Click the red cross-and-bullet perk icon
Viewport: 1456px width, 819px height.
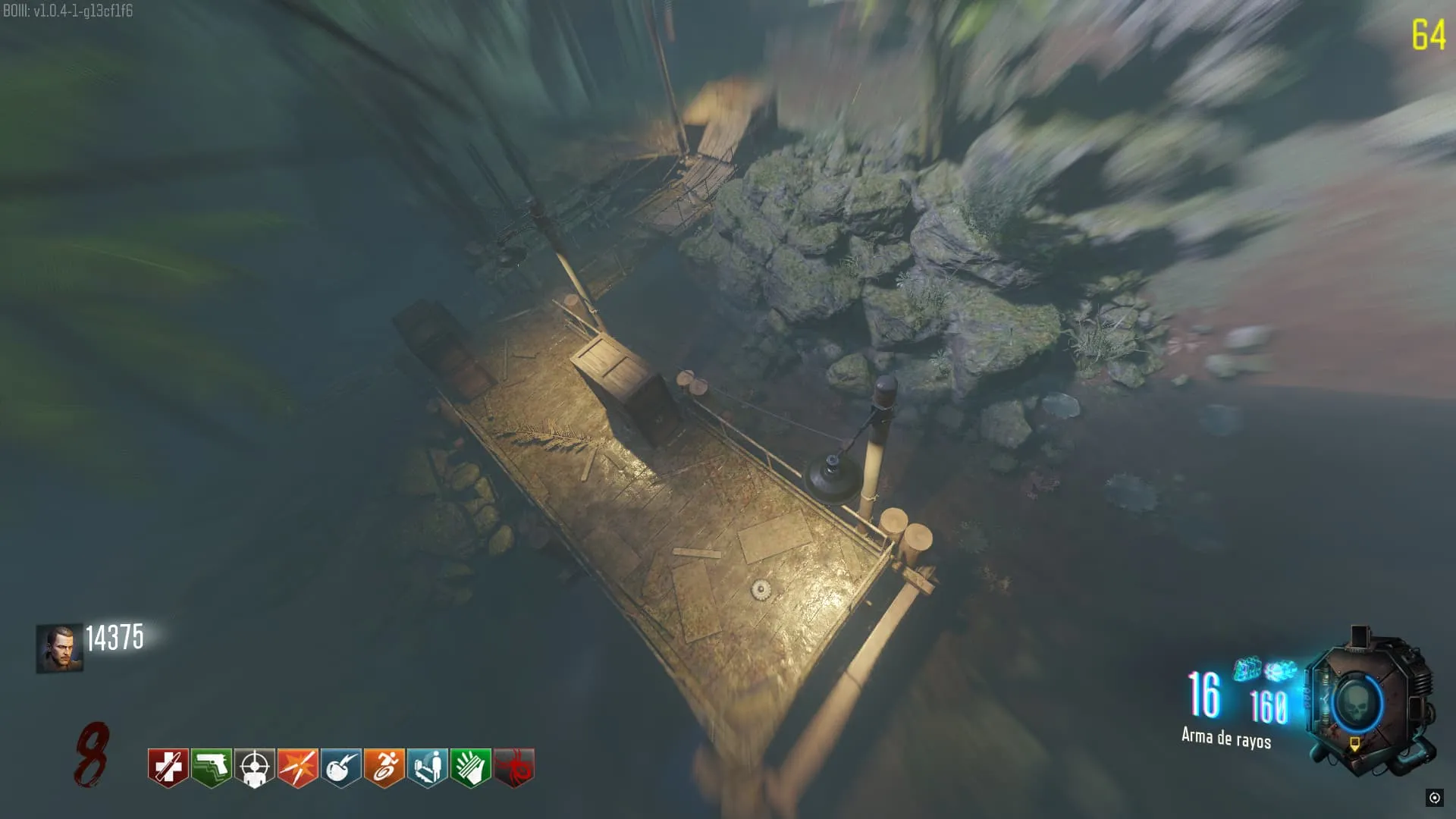click(x=168, y=767)
